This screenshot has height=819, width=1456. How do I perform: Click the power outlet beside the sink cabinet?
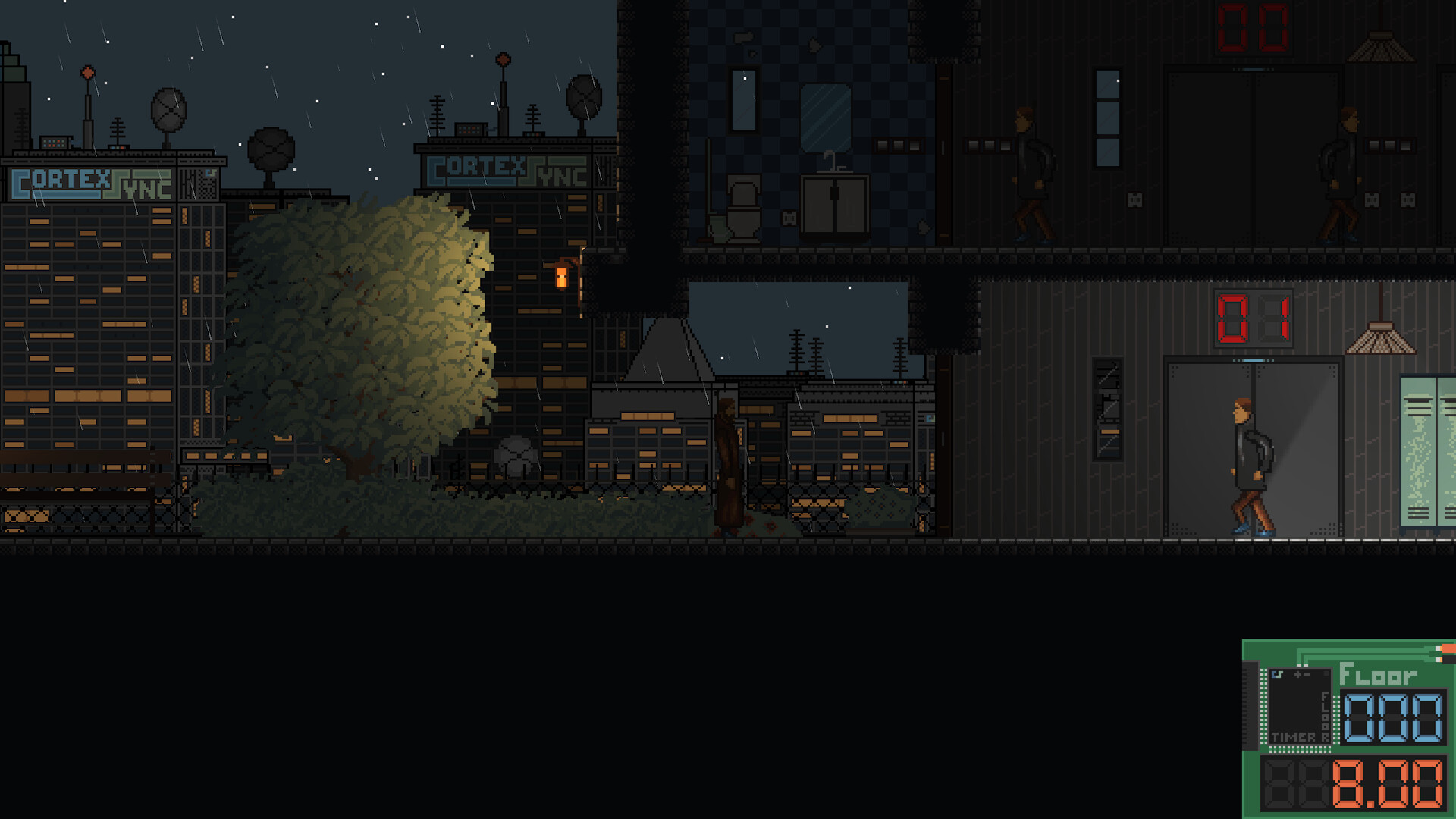pyautogui.click(x=789, y=220)
